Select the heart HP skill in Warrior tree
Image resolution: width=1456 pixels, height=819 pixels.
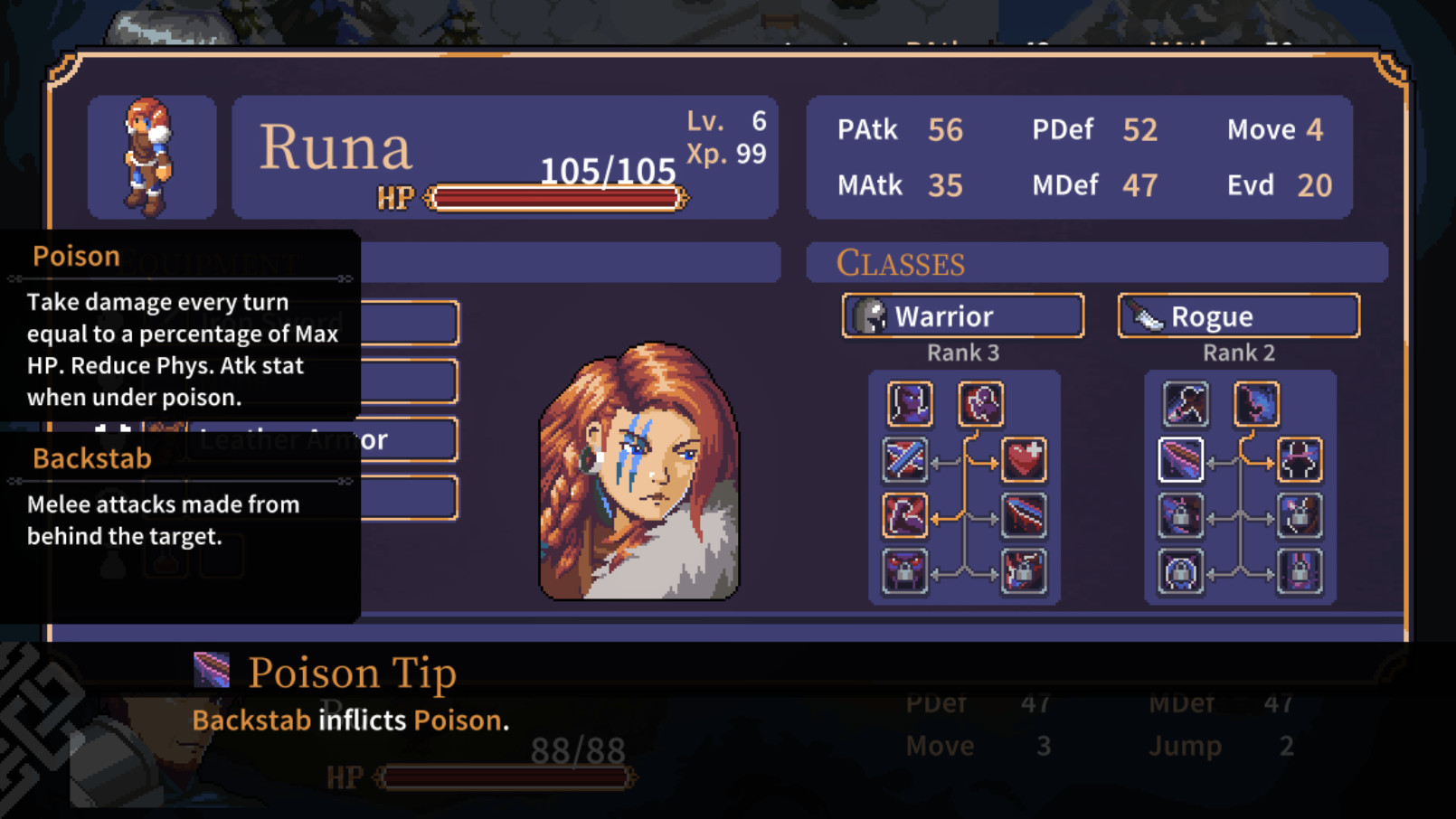click(x=1023, y=459)
